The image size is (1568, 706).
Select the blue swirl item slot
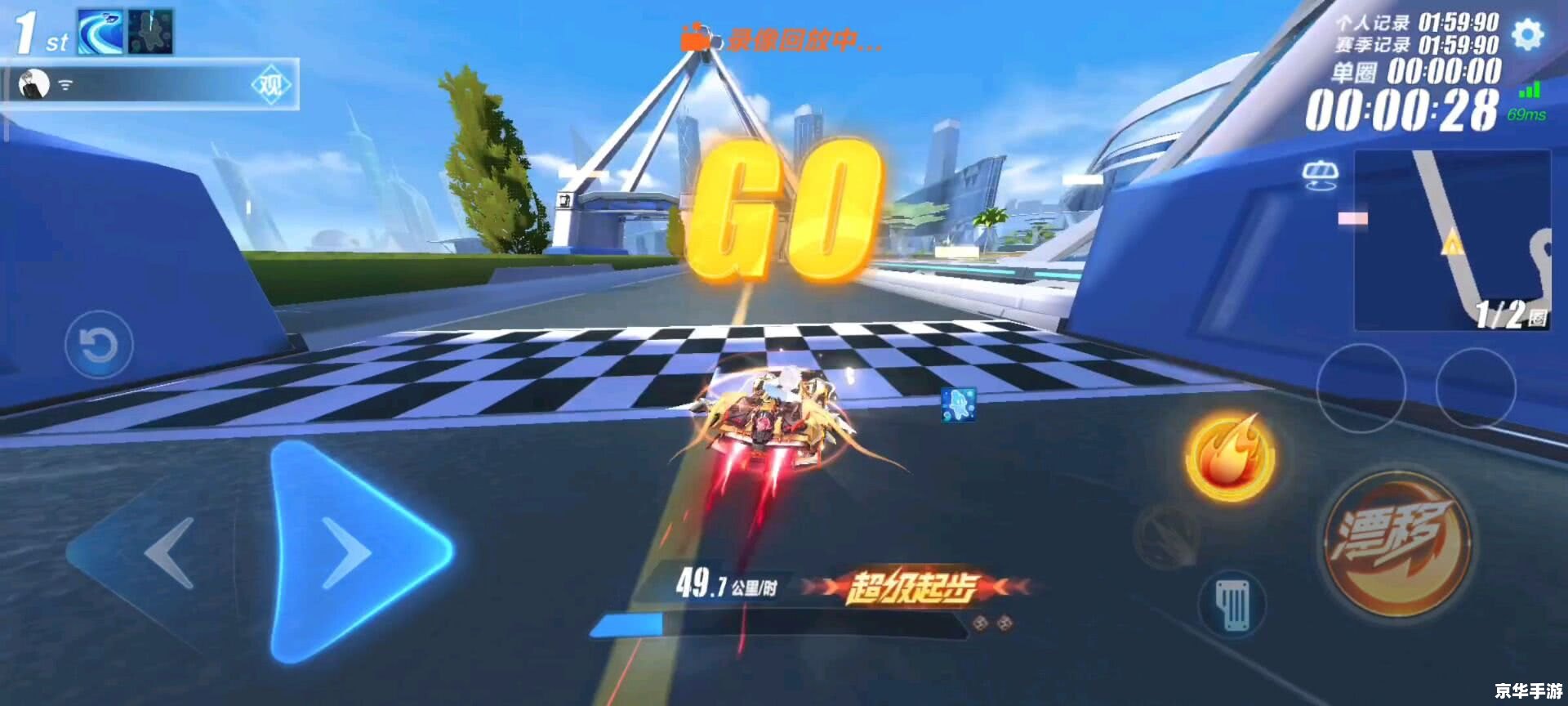100,32
